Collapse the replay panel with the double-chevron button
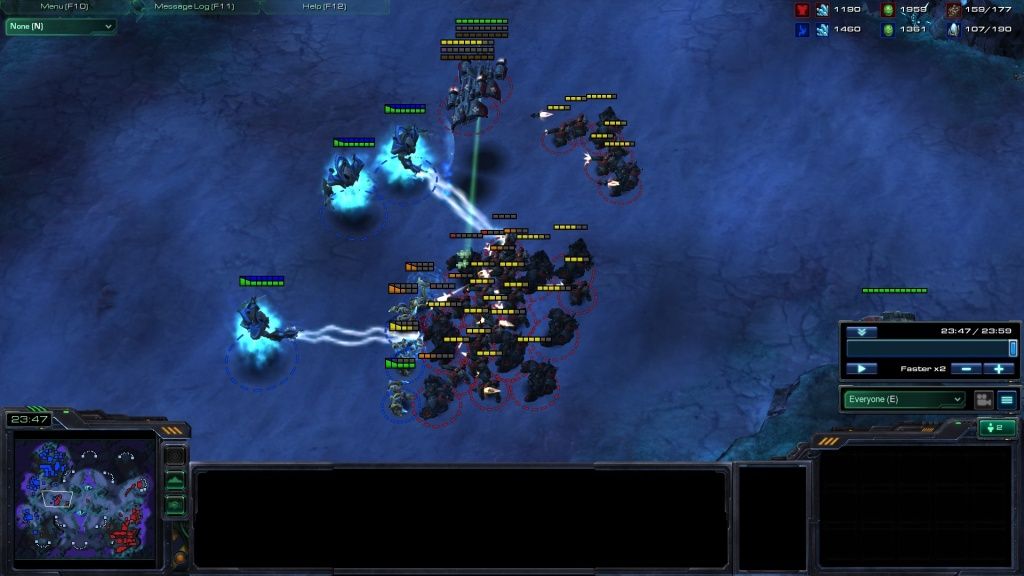The height and width of the screenshot is (576, 1024). 861,332
